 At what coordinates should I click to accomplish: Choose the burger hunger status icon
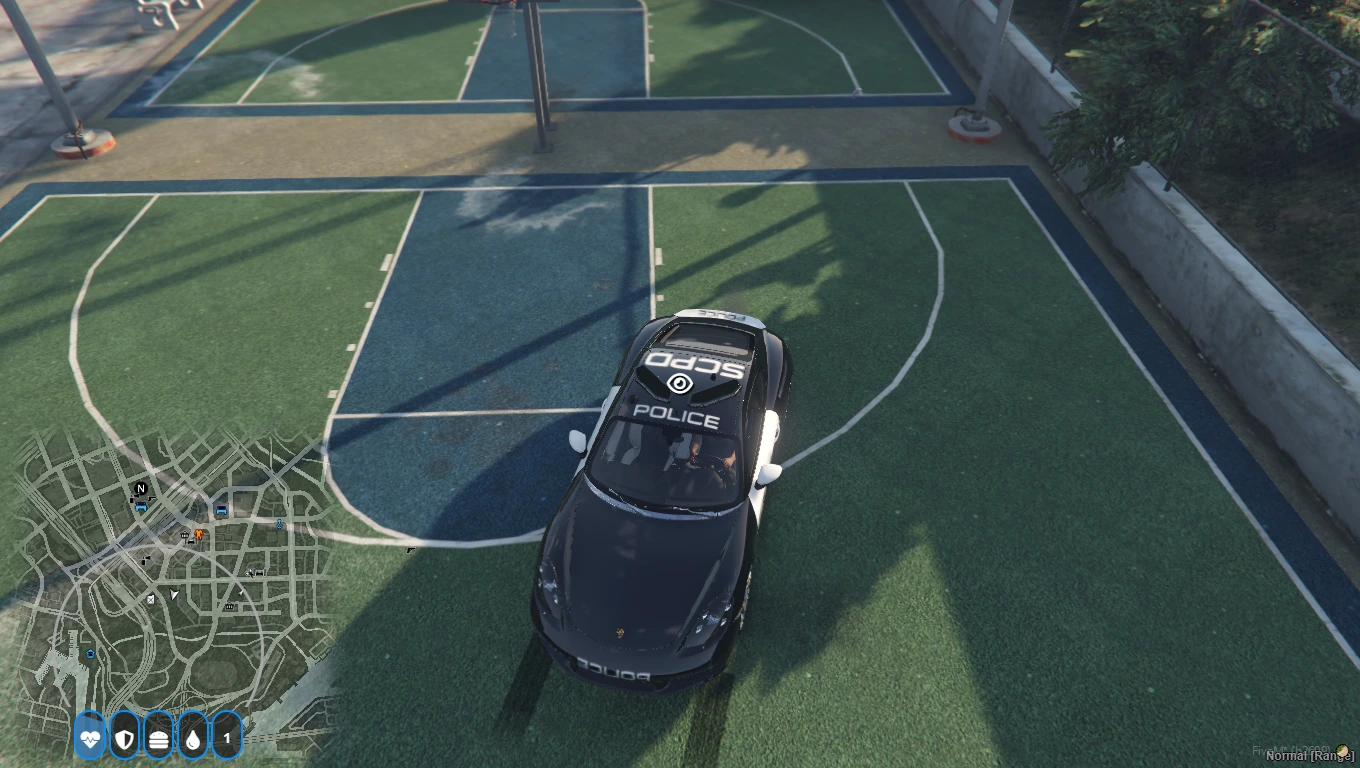158,739
